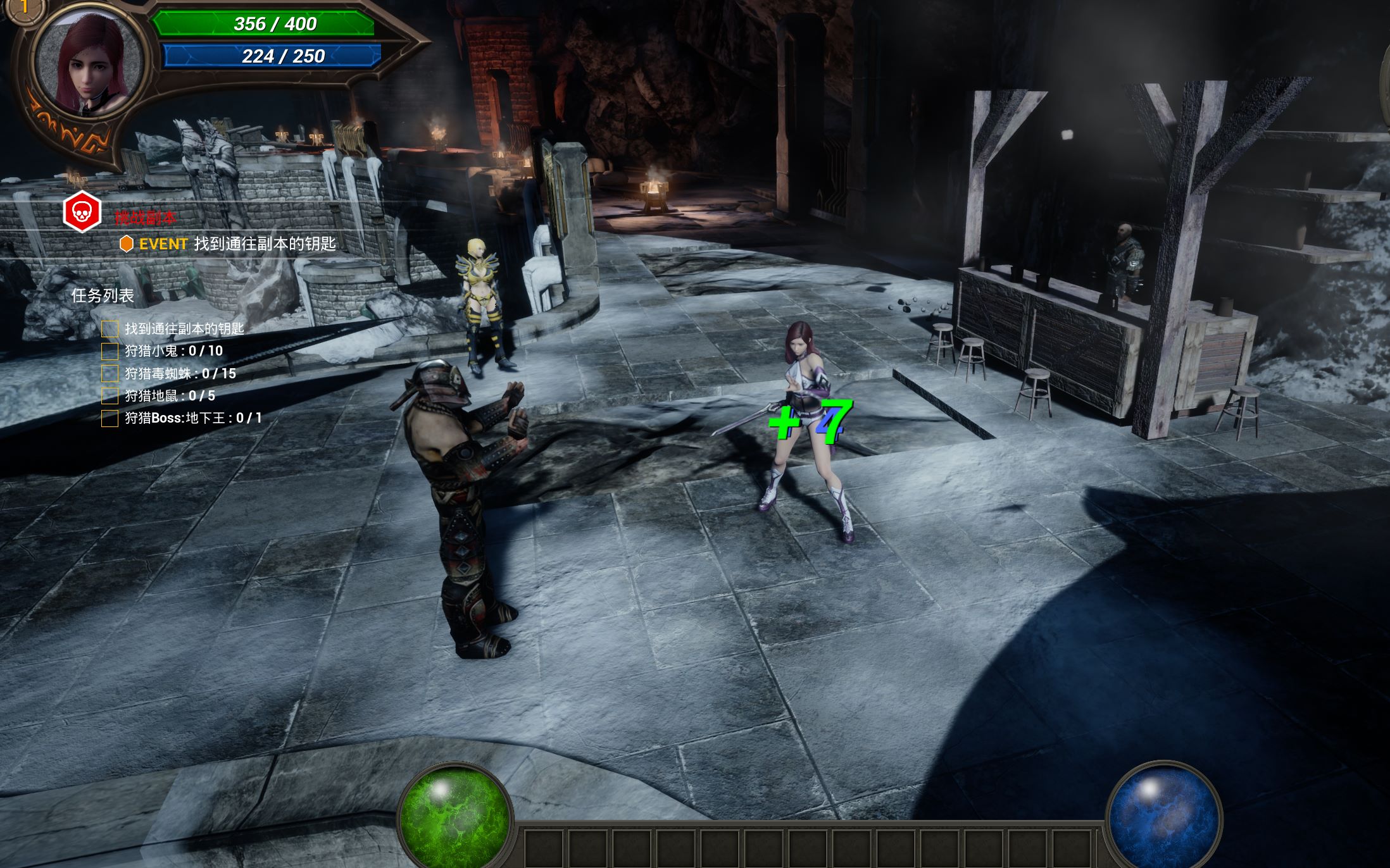
Task: Tick the checkbox for 找到通往副本的钥匙
Action: (x=110, y=329)
